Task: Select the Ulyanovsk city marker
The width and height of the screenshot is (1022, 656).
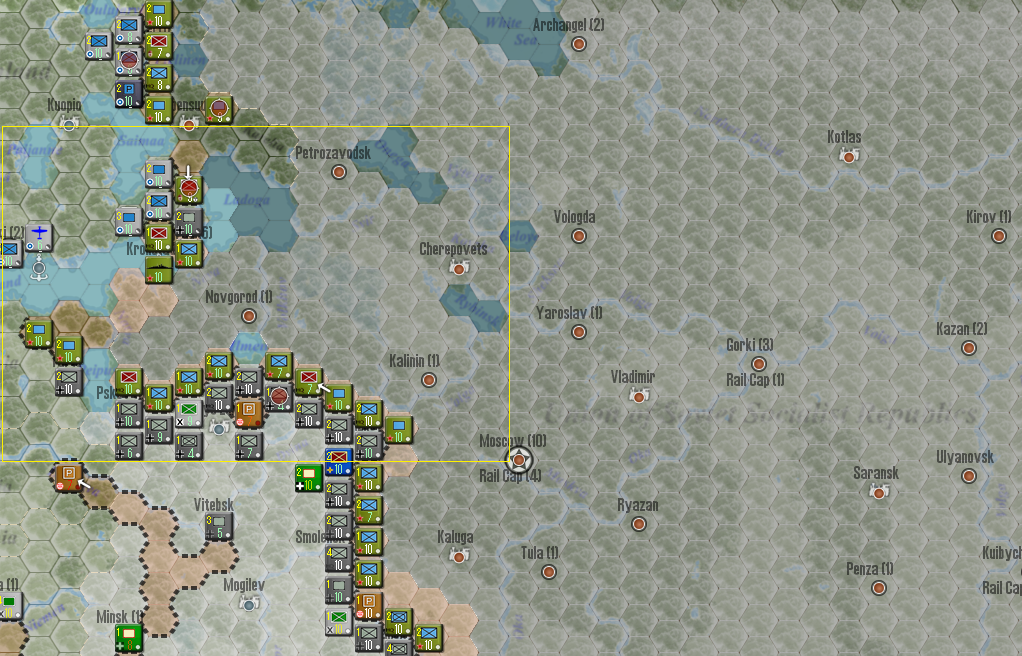Action: [968, 476]
